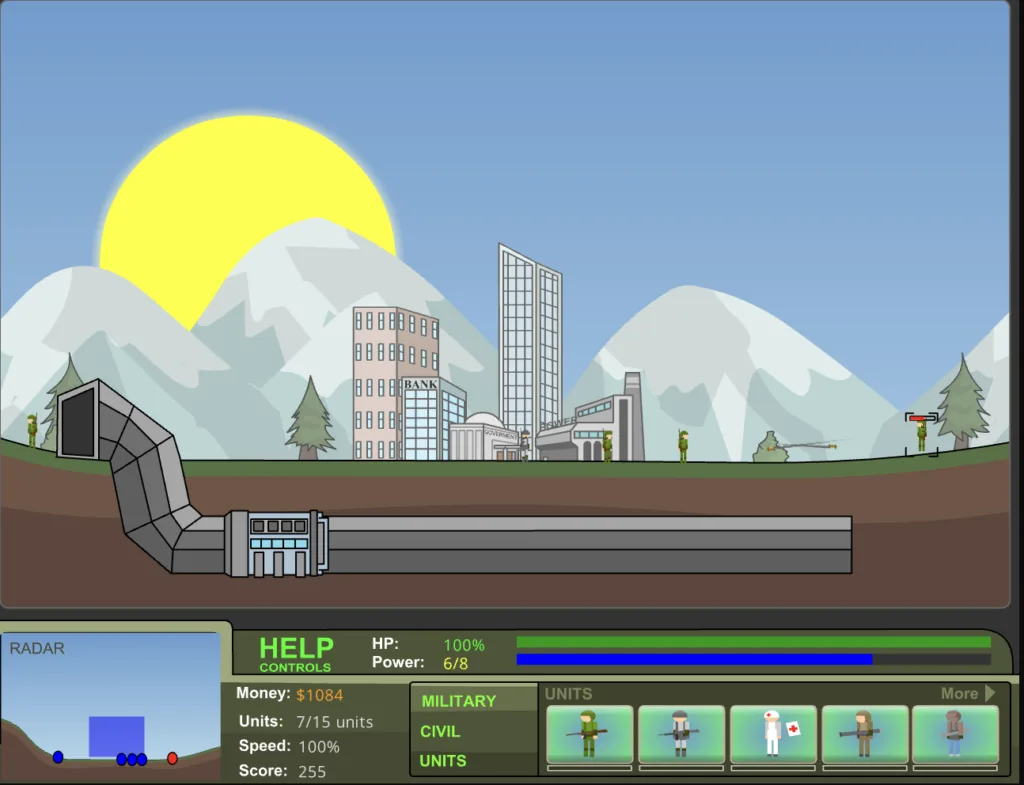1024x785 pixels.
Task: Switch to the CIVIL category
Action: coord(440,731)
